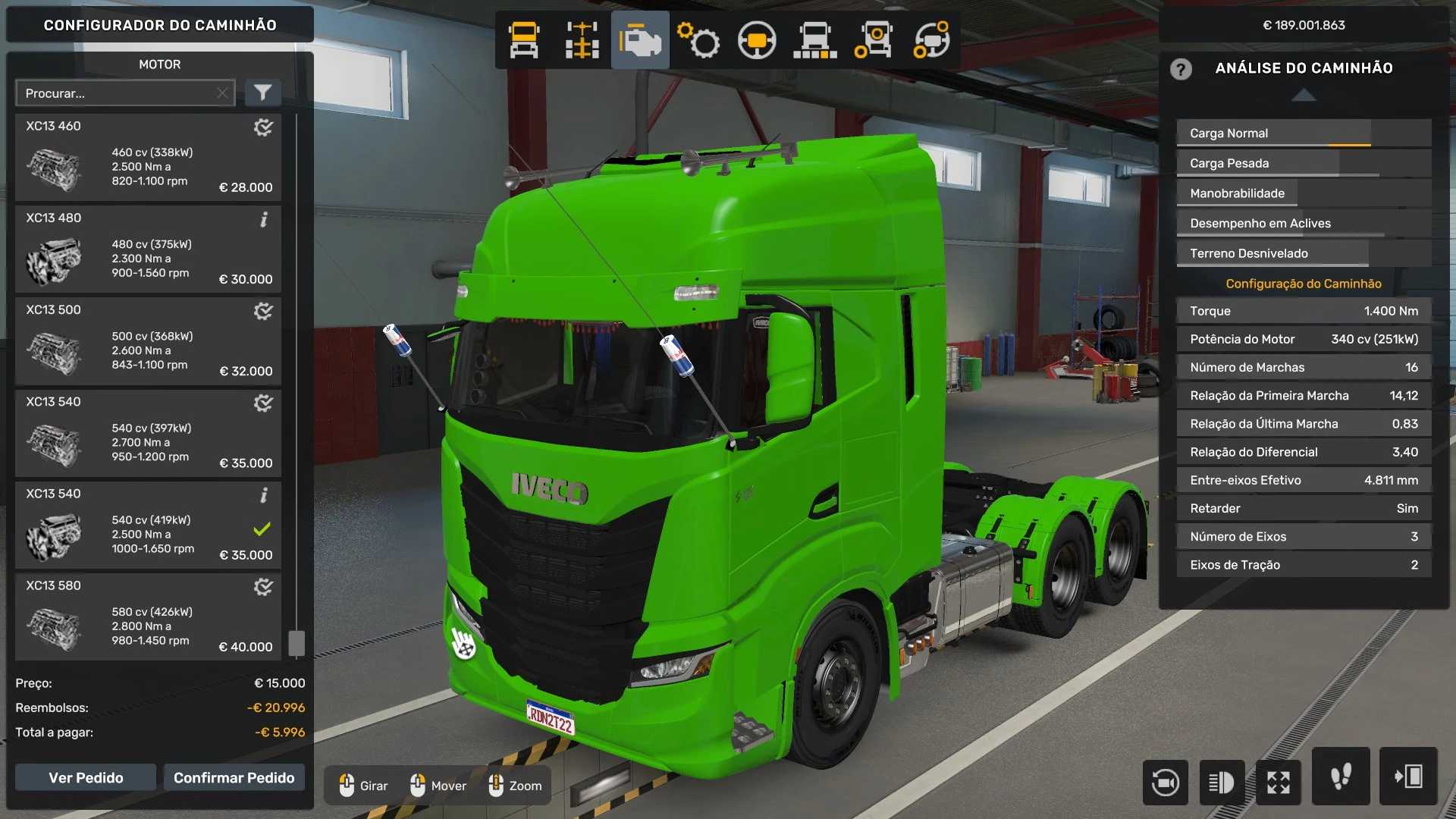
Task: Switch to the gear transmission category
Action: tap(698, 40)
